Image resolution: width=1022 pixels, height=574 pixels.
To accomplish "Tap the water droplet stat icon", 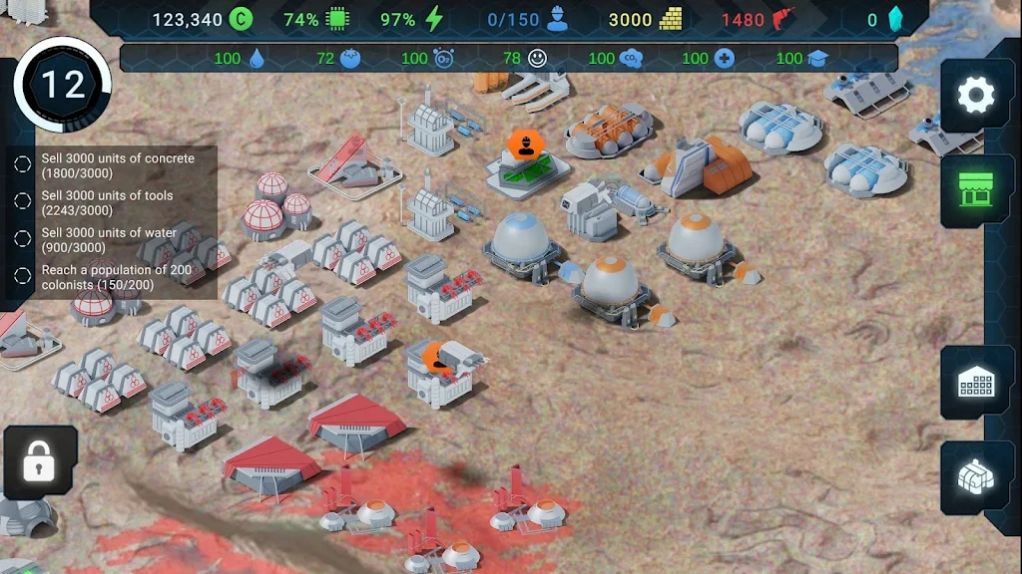I will pyautogui.click(x=257, y=58).
